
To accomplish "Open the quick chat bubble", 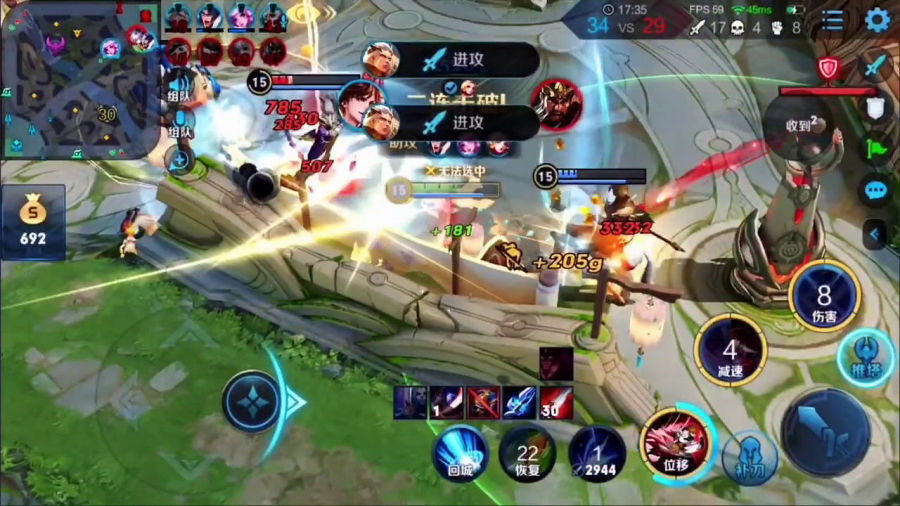I will click(876, 191).
